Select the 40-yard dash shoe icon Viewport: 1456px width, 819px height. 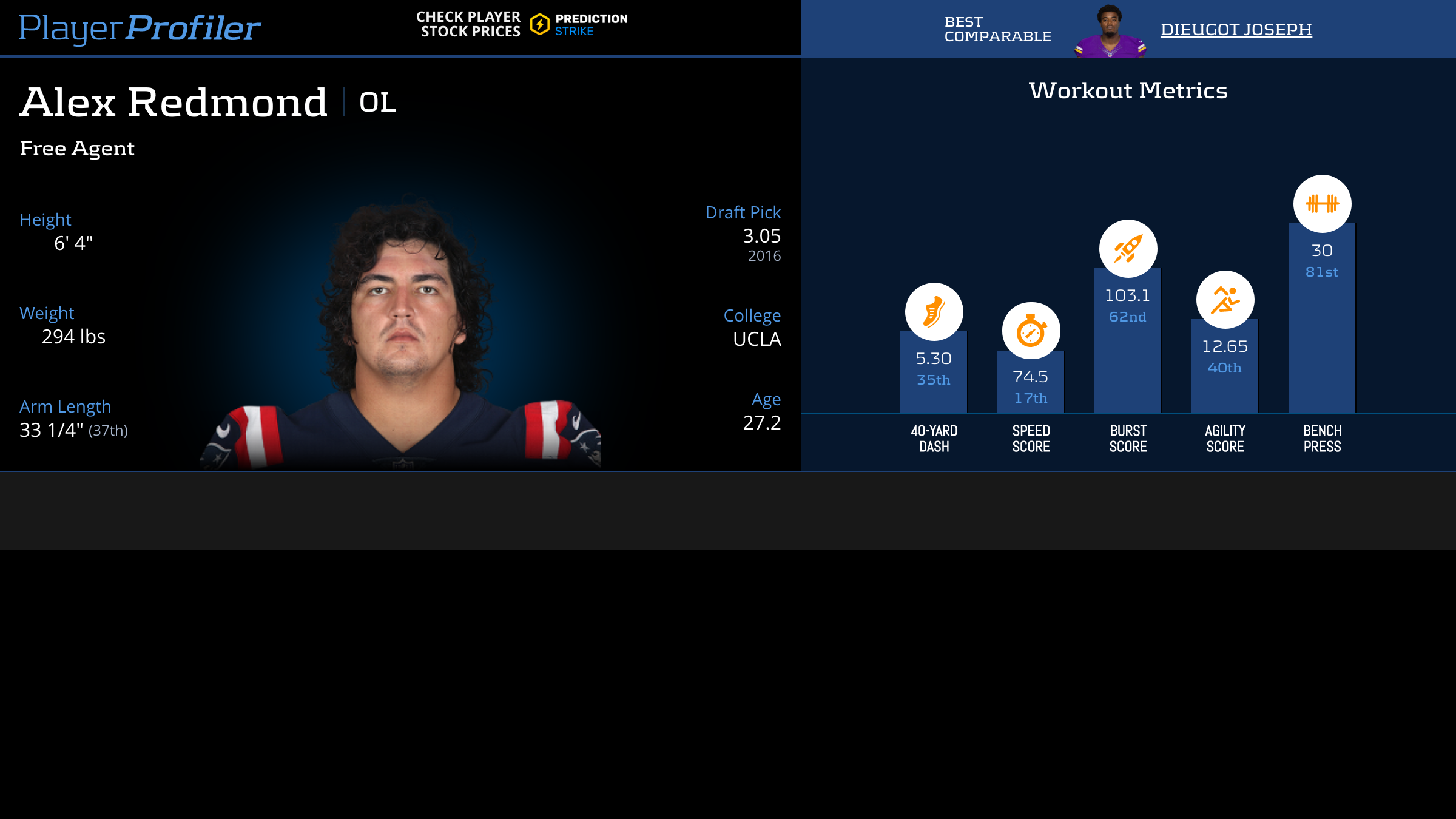934,312
